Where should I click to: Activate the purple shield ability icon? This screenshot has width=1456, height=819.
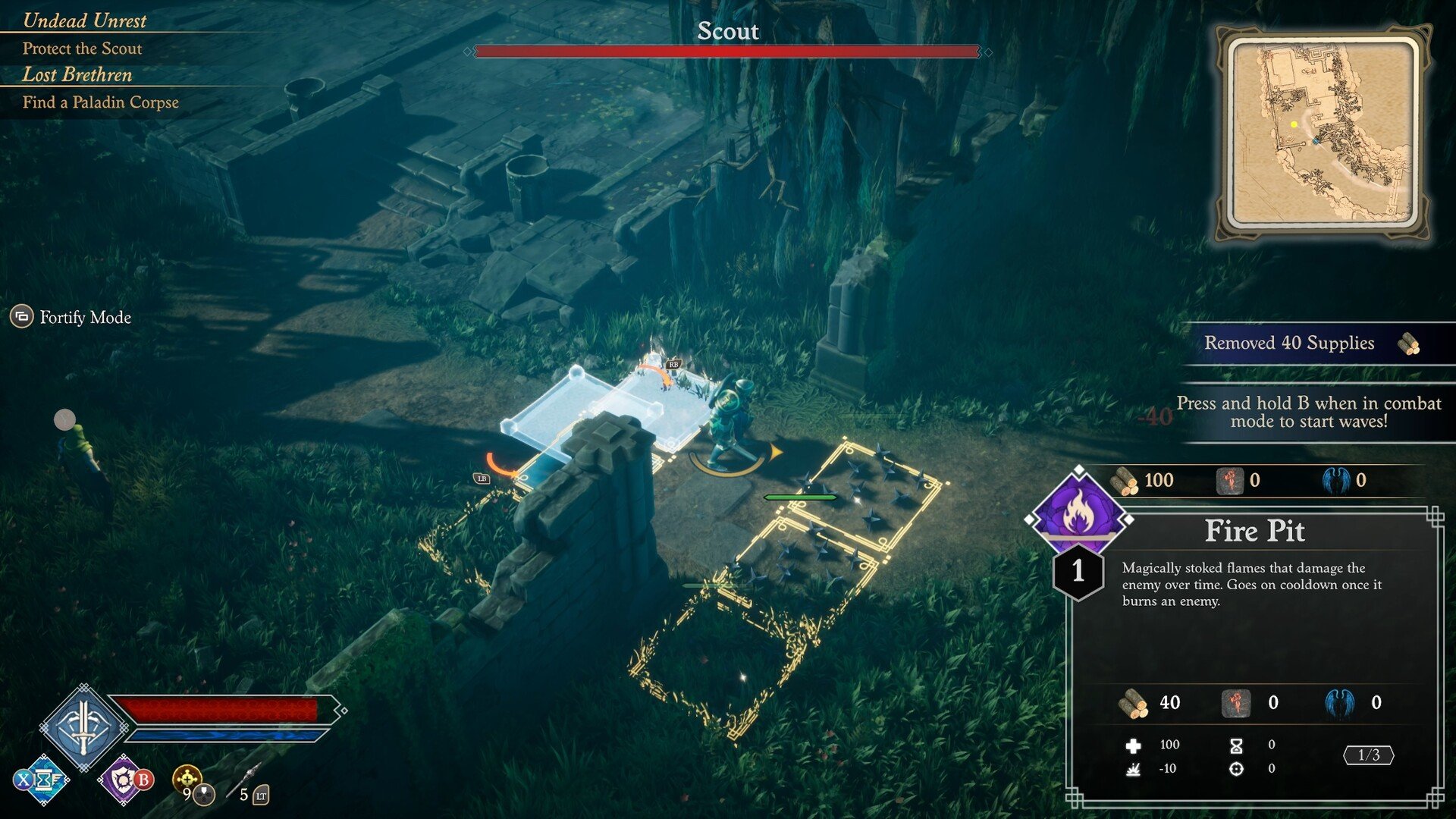pyautogui.click(x=124, y=780)
